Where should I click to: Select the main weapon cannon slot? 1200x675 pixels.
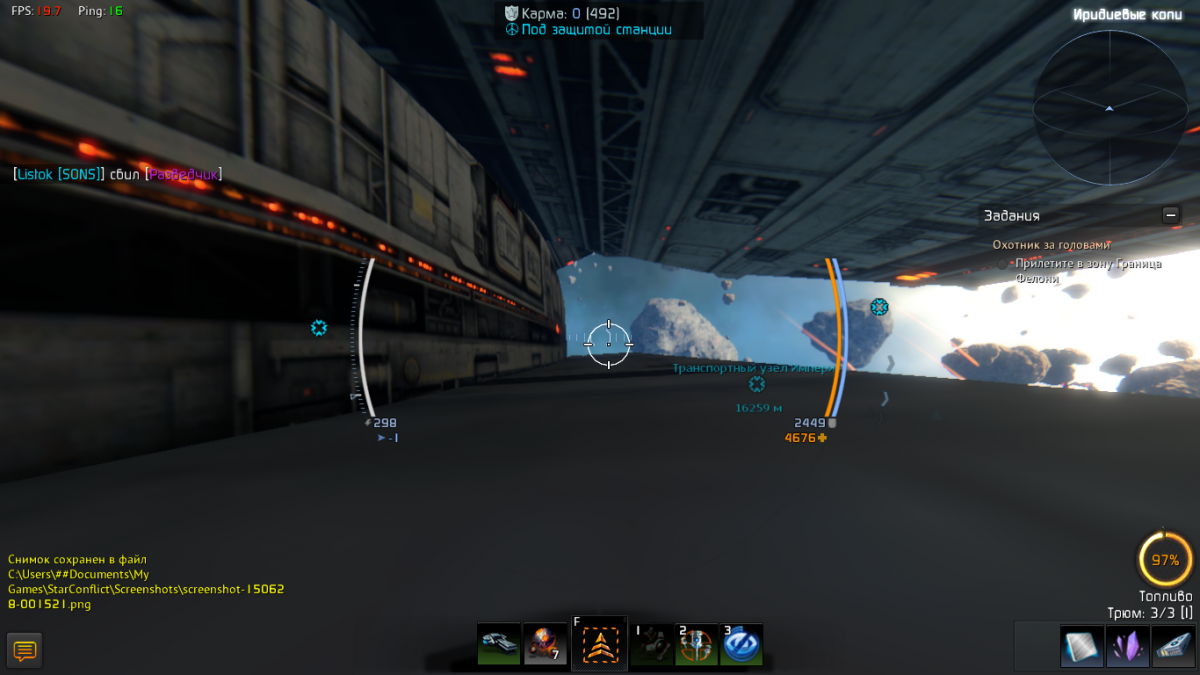pyautogui.click(x=498, y=644)
